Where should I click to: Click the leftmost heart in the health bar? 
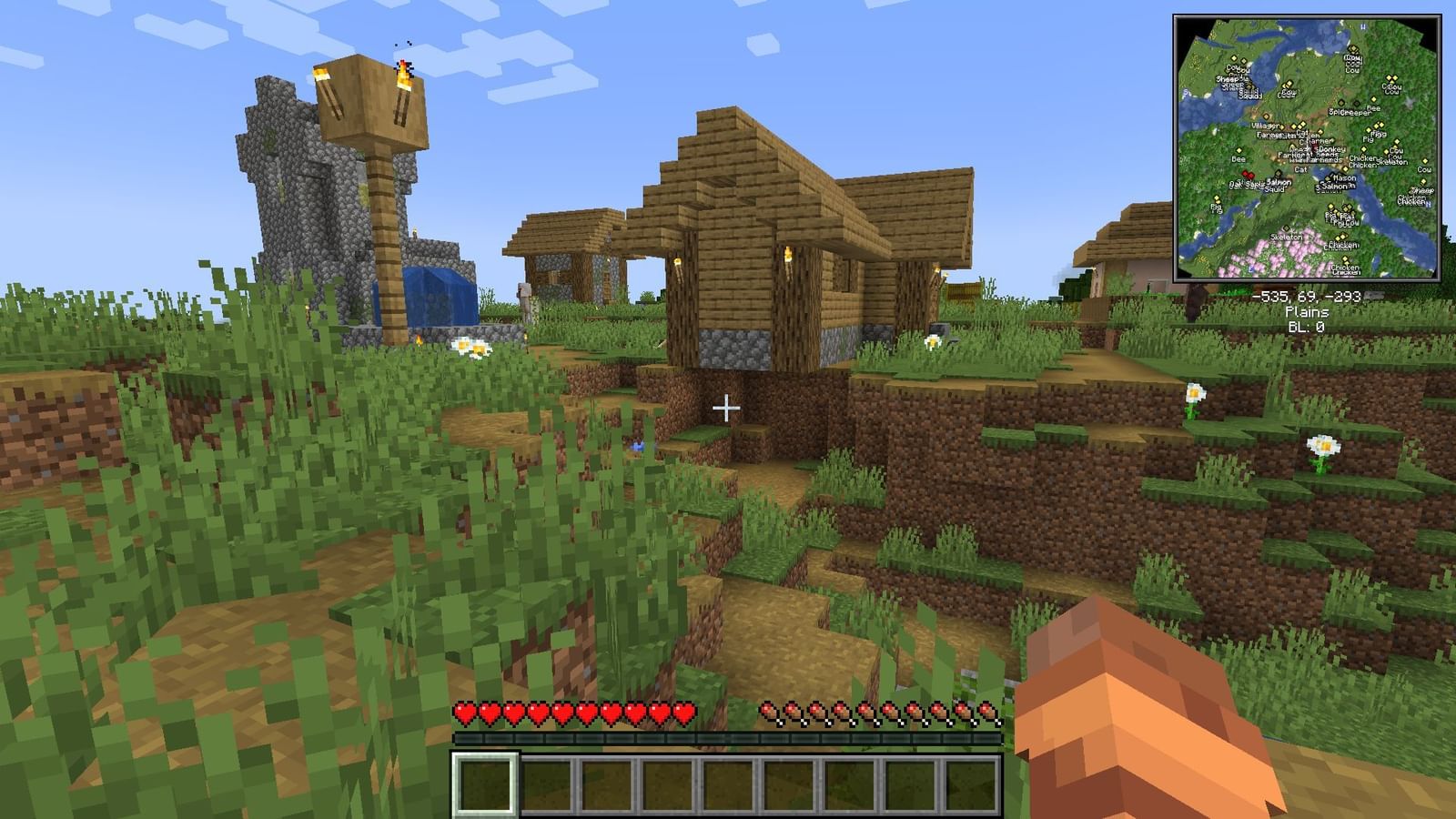462,713
